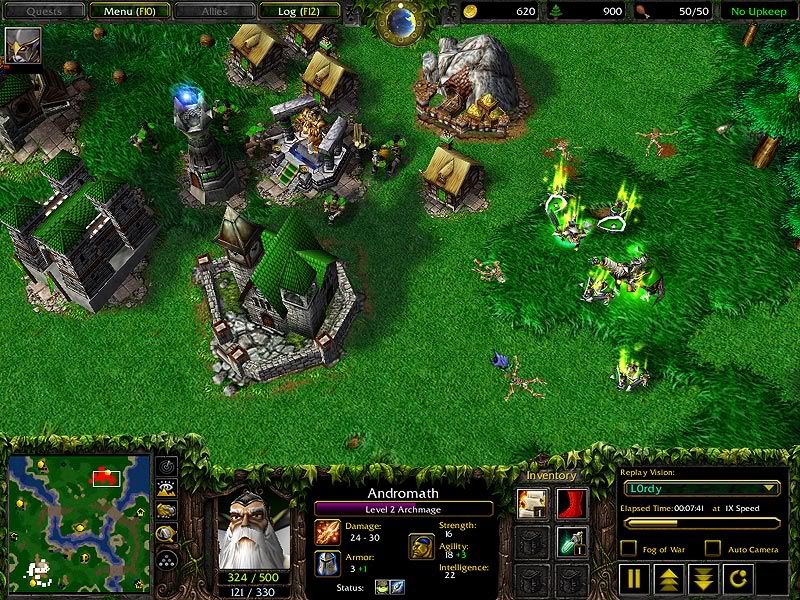The image size is (800, 600).
Task: Use the scroll item in inventory
Action: 531,503
